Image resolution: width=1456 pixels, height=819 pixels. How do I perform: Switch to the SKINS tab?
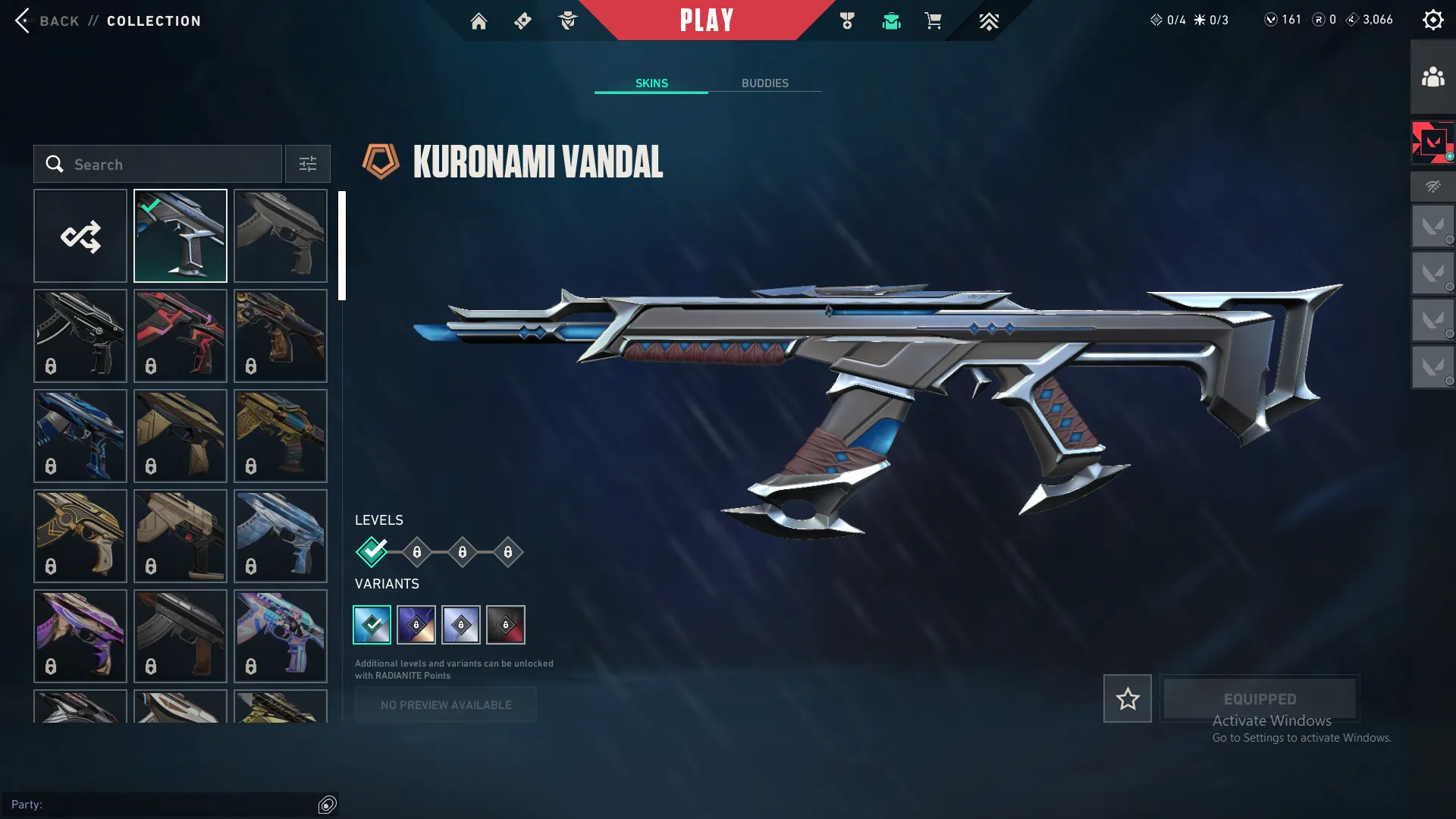coord(651,83)
